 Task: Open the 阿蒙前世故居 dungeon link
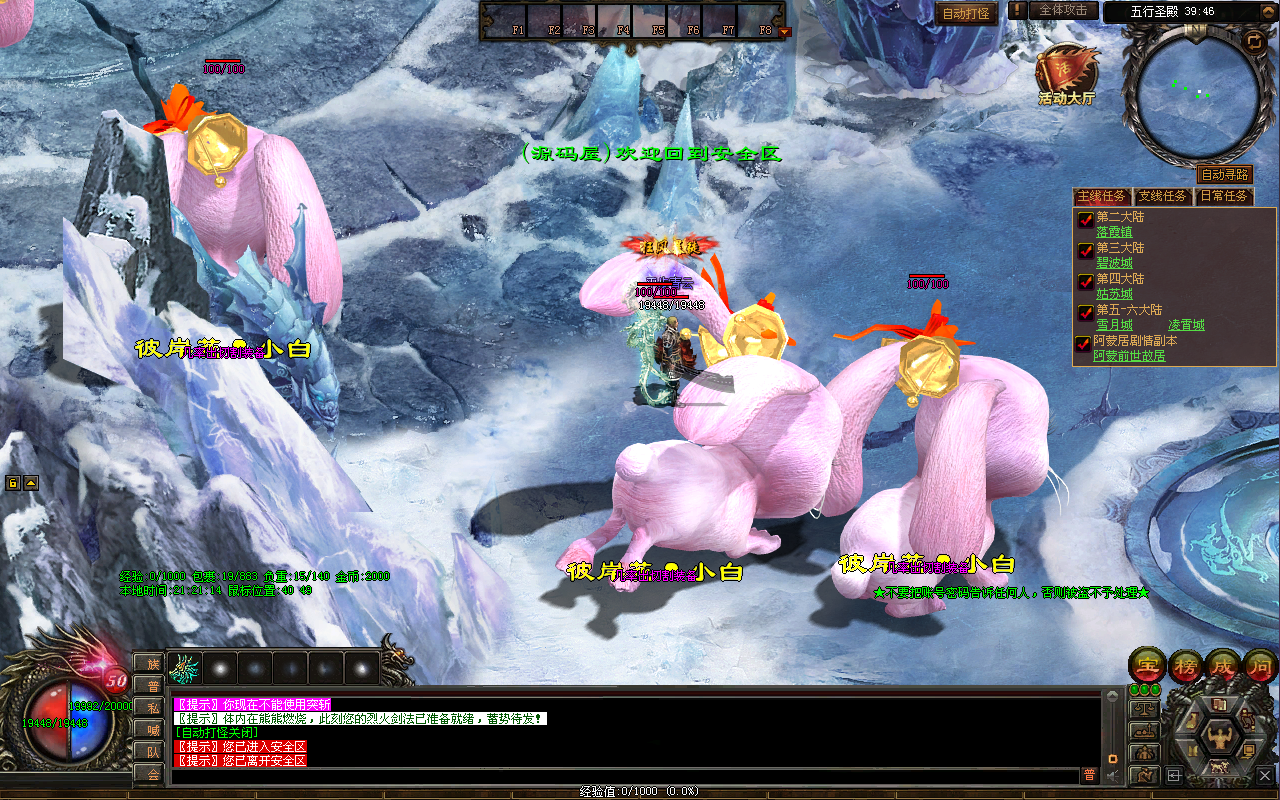pyautogui.click(x=1129, y=355)
